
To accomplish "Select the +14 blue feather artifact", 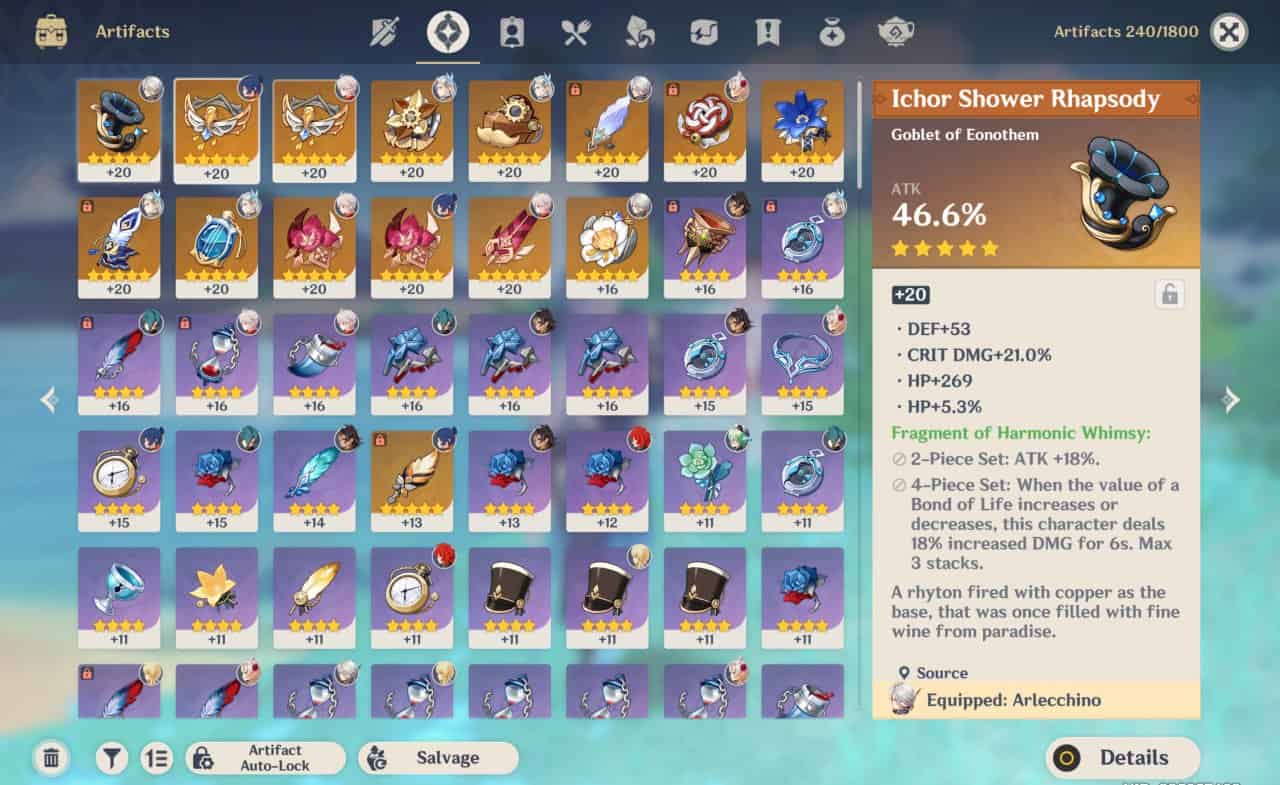I will pos(314,480).
